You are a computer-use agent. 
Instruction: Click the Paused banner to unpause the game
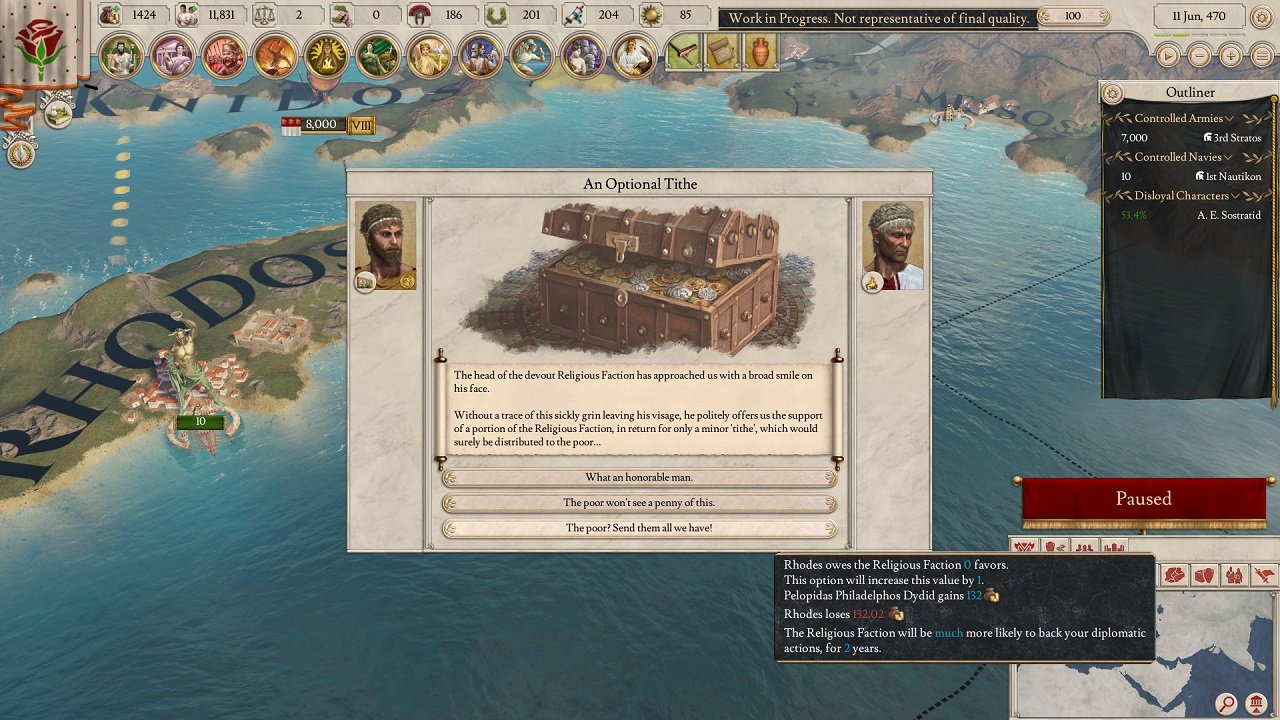1142,498
